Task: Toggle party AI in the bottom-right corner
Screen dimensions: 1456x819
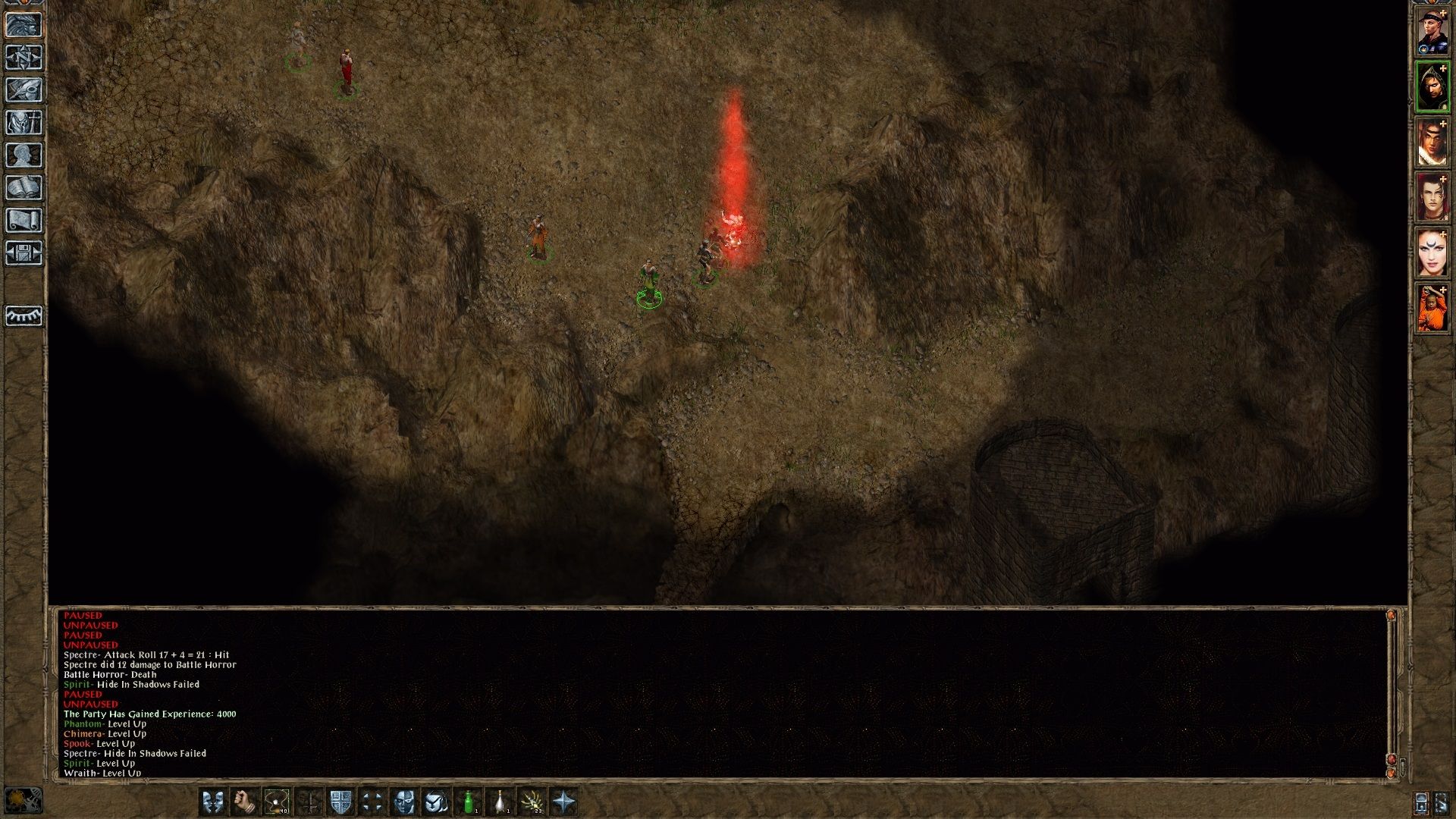Action: (1439, 802)
